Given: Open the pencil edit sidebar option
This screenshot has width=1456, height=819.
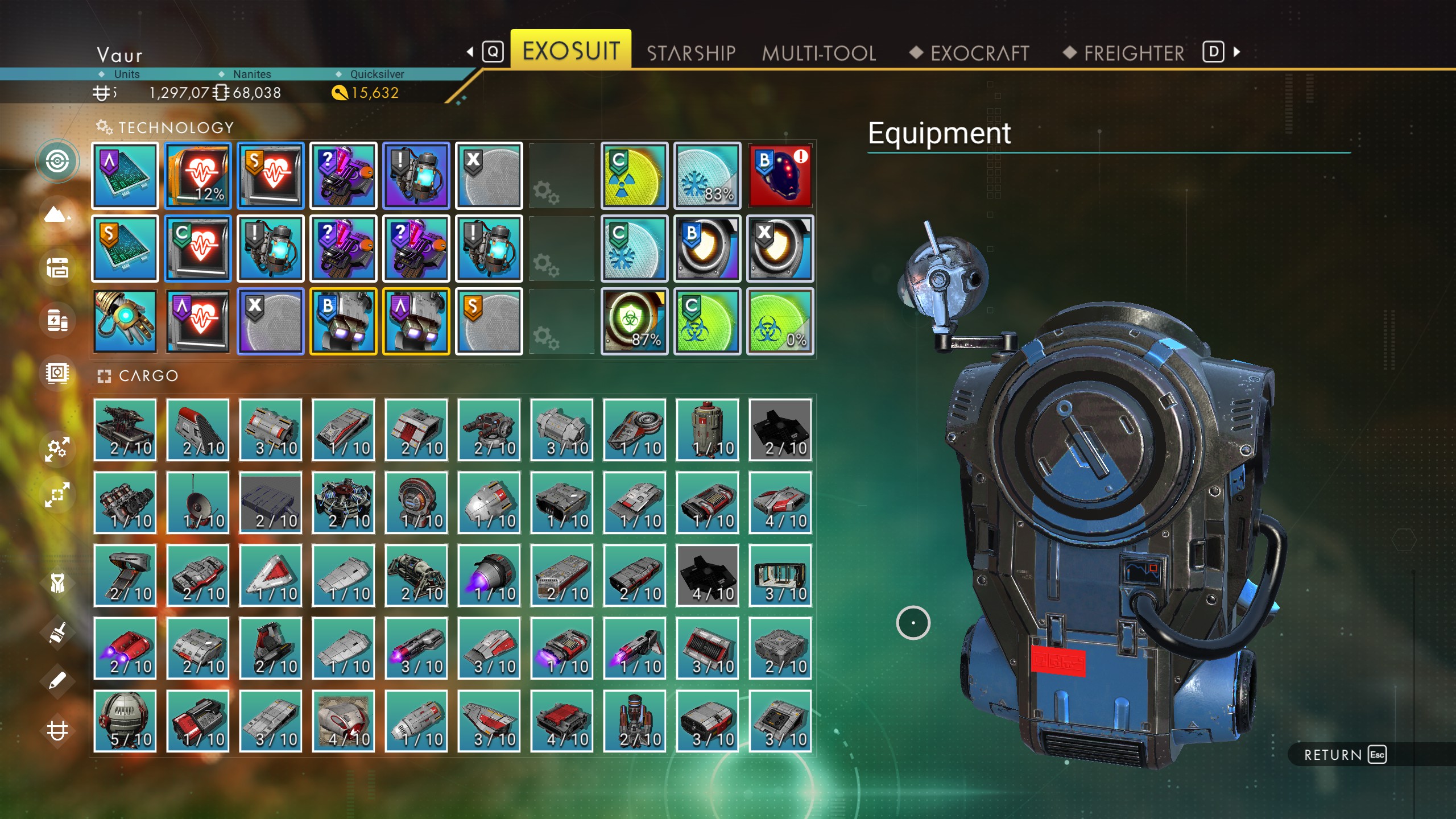Looking at the screenshot, I should 57,680.
